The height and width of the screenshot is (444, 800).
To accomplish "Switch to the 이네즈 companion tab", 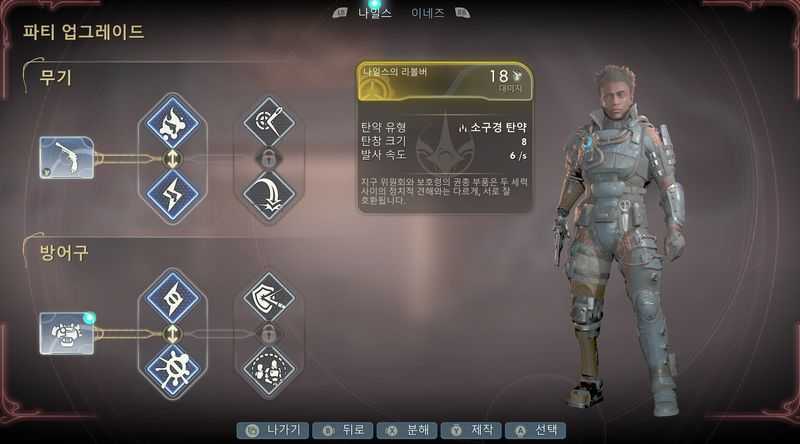I will (427, 13).
